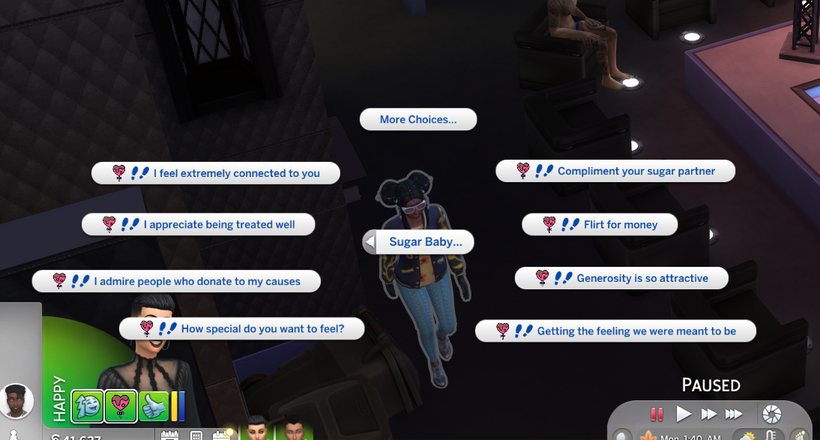Set game speed to ultra speed

(735, 413)
